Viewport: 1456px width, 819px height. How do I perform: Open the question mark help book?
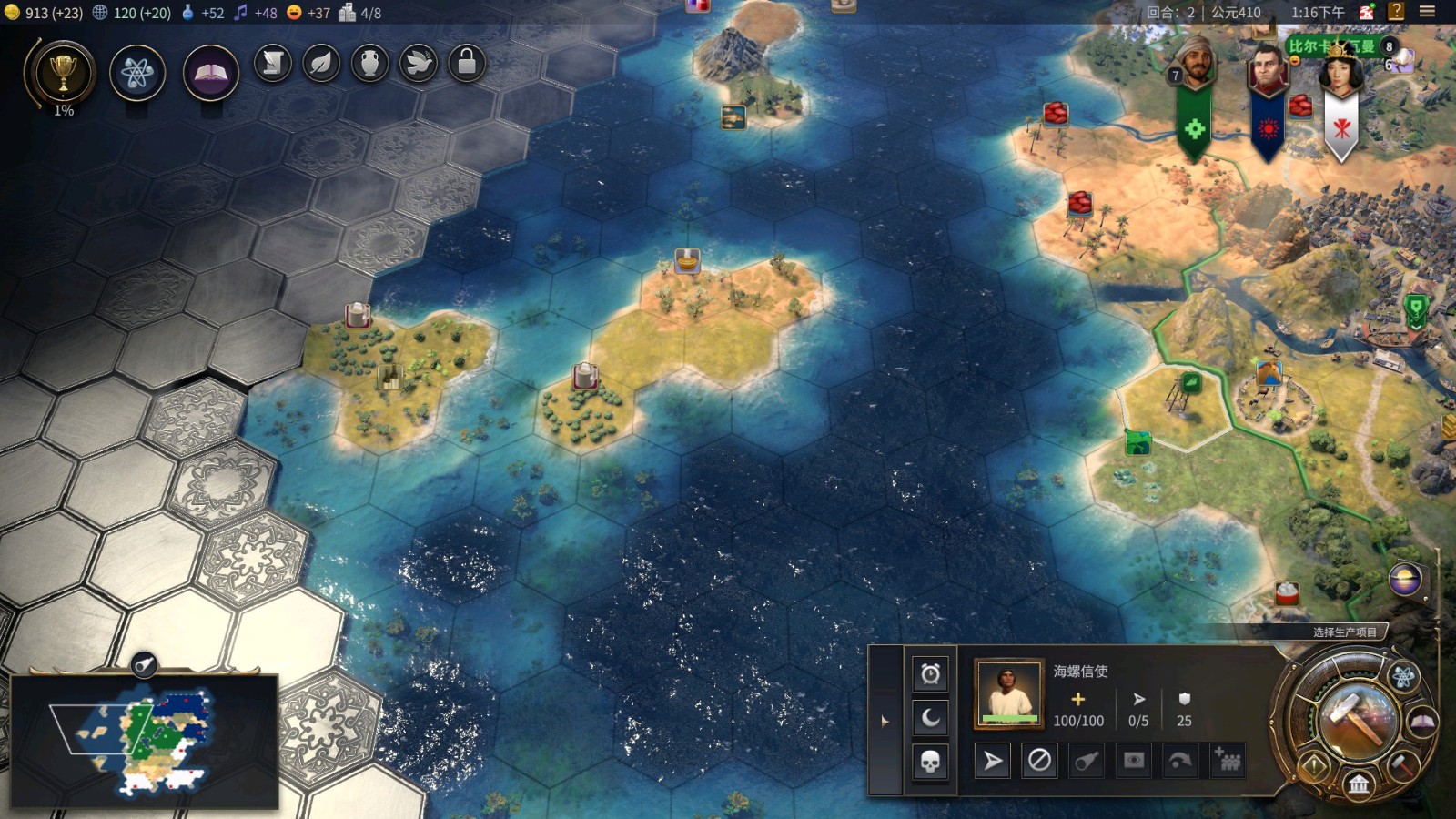[x=1396, y=12]
